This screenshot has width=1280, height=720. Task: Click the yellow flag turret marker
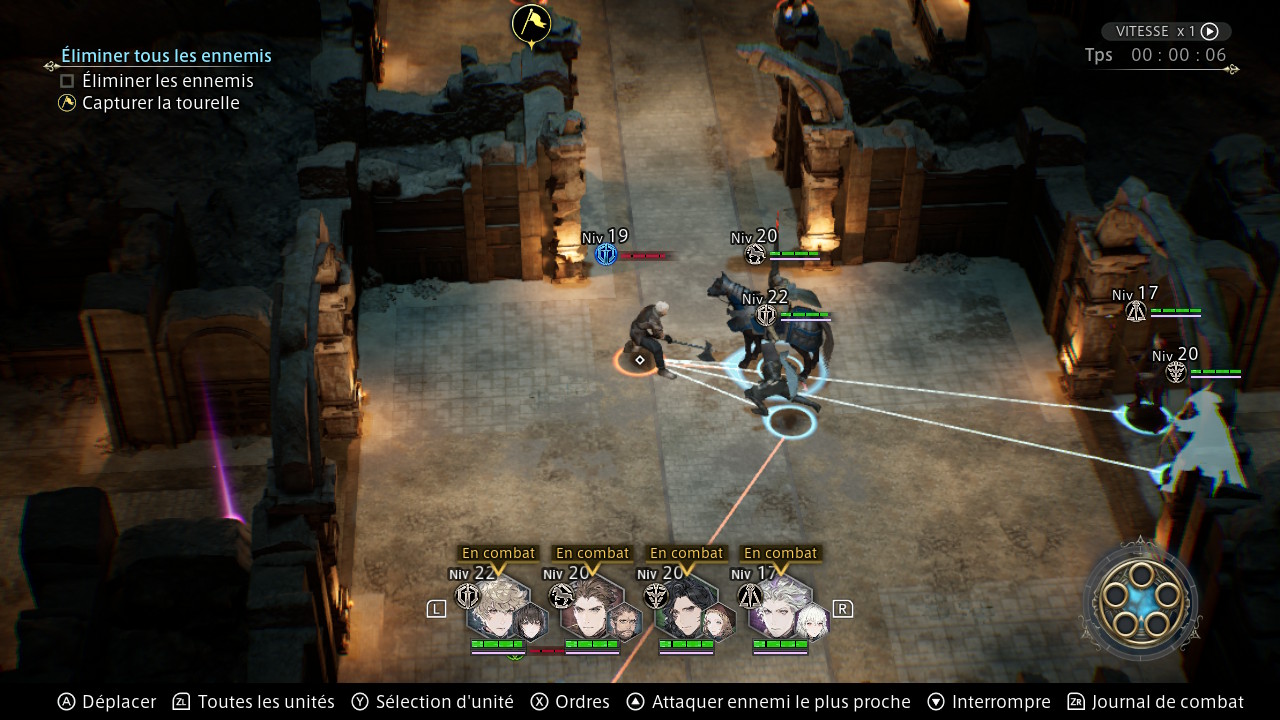point(531,24)
